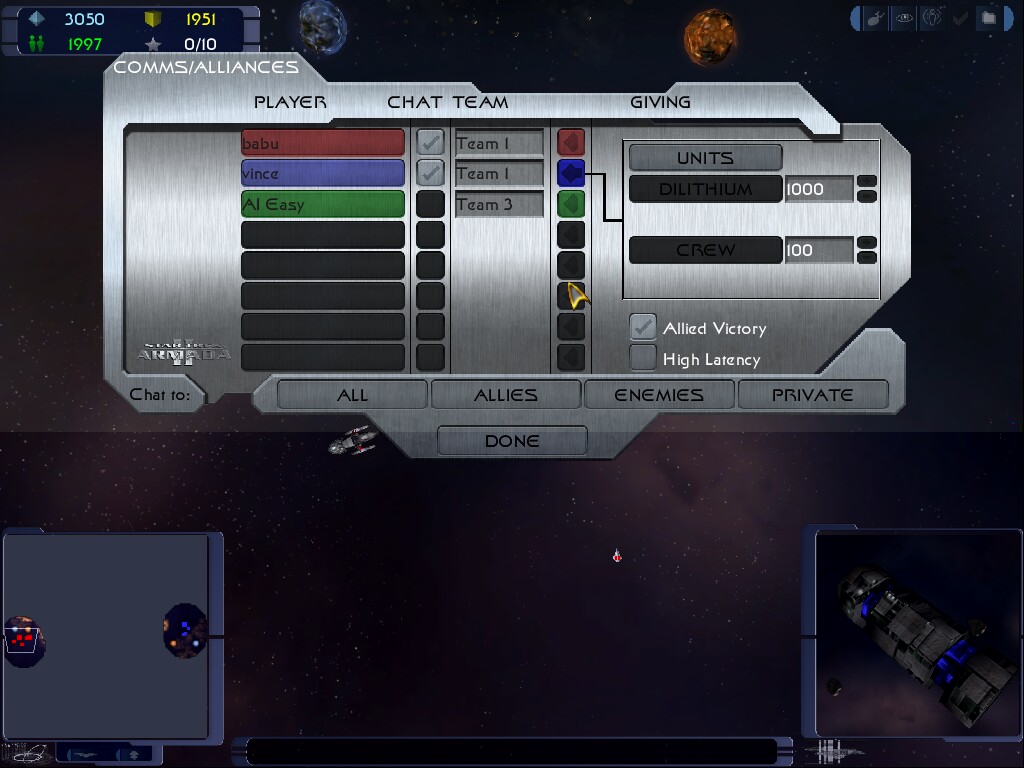Click the folder icon in the top toolbar
Viewport: 1024px width, 768px height.
click(988, 18)
